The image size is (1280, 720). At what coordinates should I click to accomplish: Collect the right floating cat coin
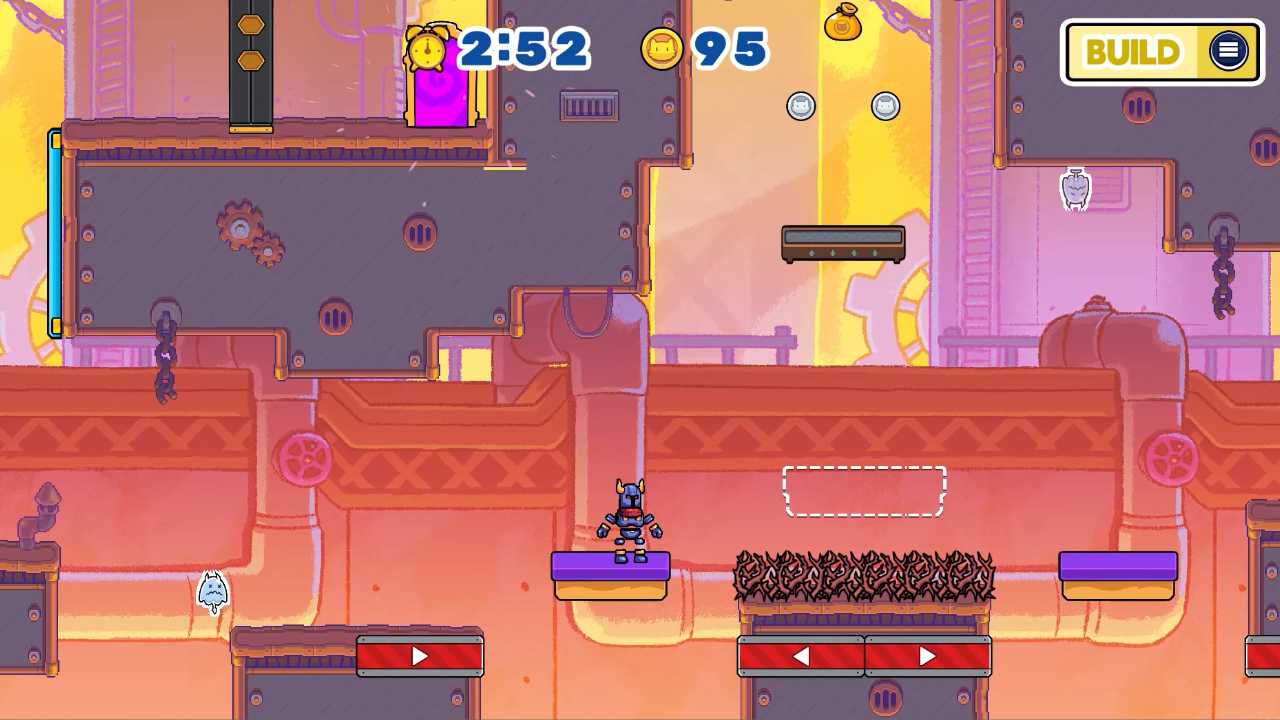[x=886, y=106]
